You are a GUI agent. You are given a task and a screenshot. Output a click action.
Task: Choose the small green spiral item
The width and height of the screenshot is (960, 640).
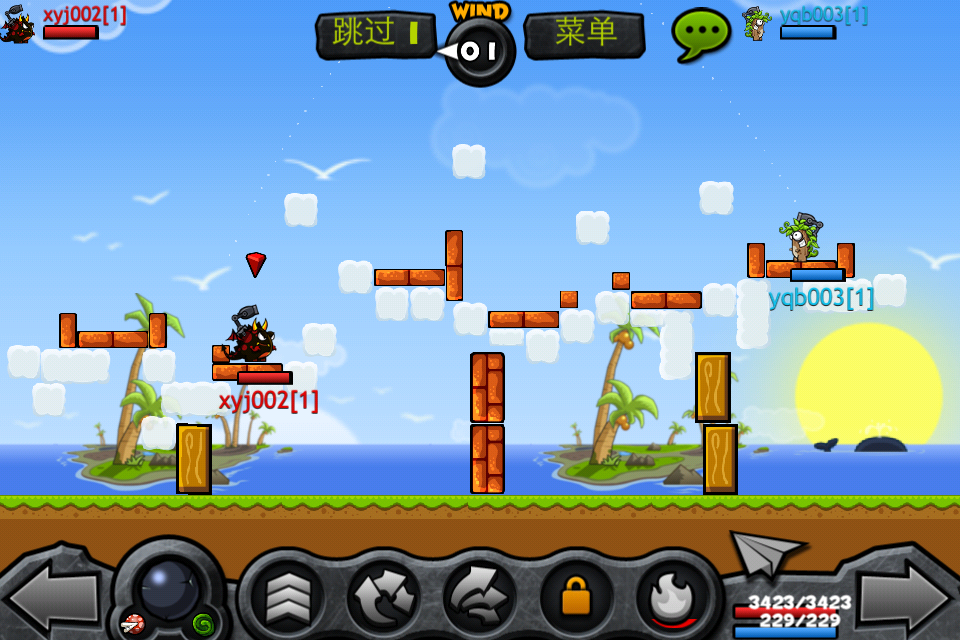pos(203,624)
